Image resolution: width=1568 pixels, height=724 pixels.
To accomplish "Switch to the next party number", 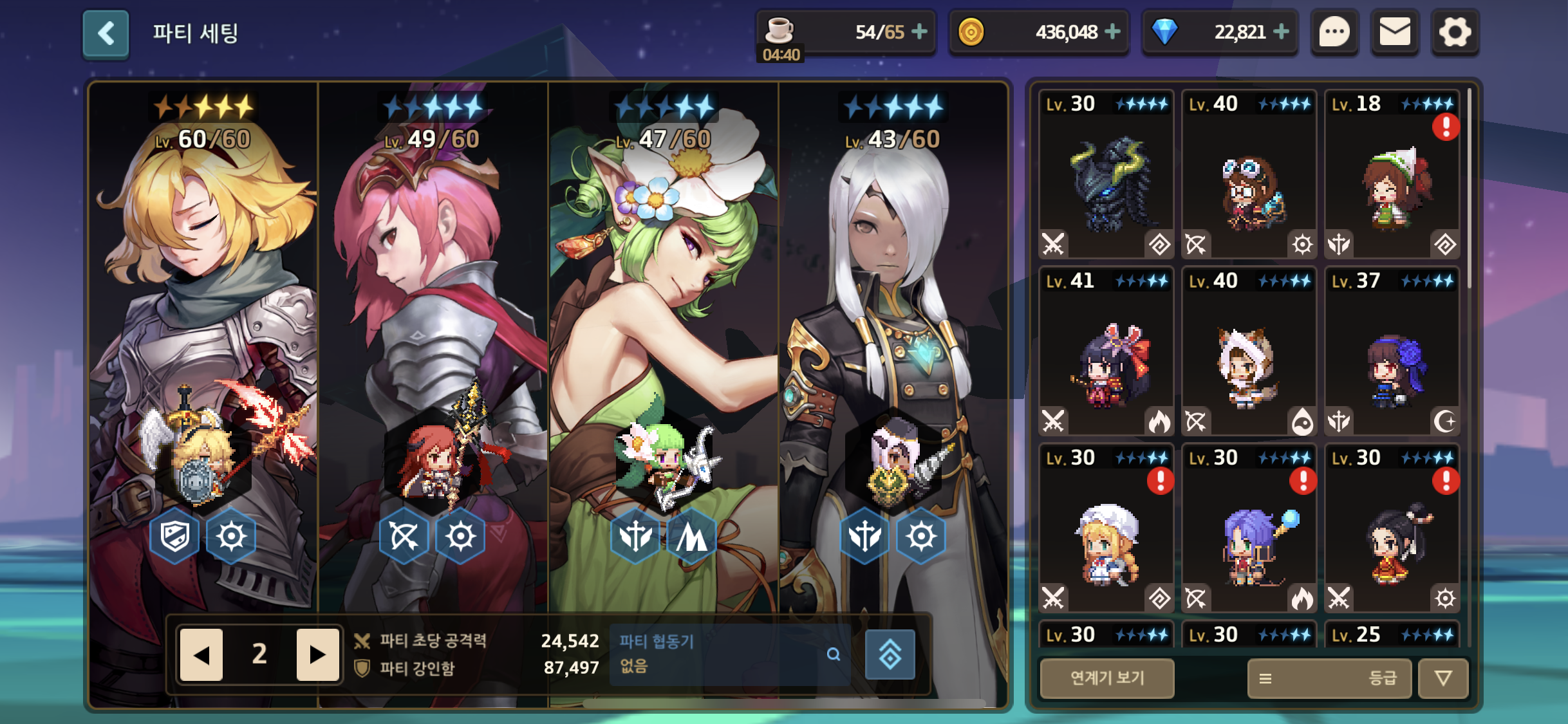I will click(317, 654).
